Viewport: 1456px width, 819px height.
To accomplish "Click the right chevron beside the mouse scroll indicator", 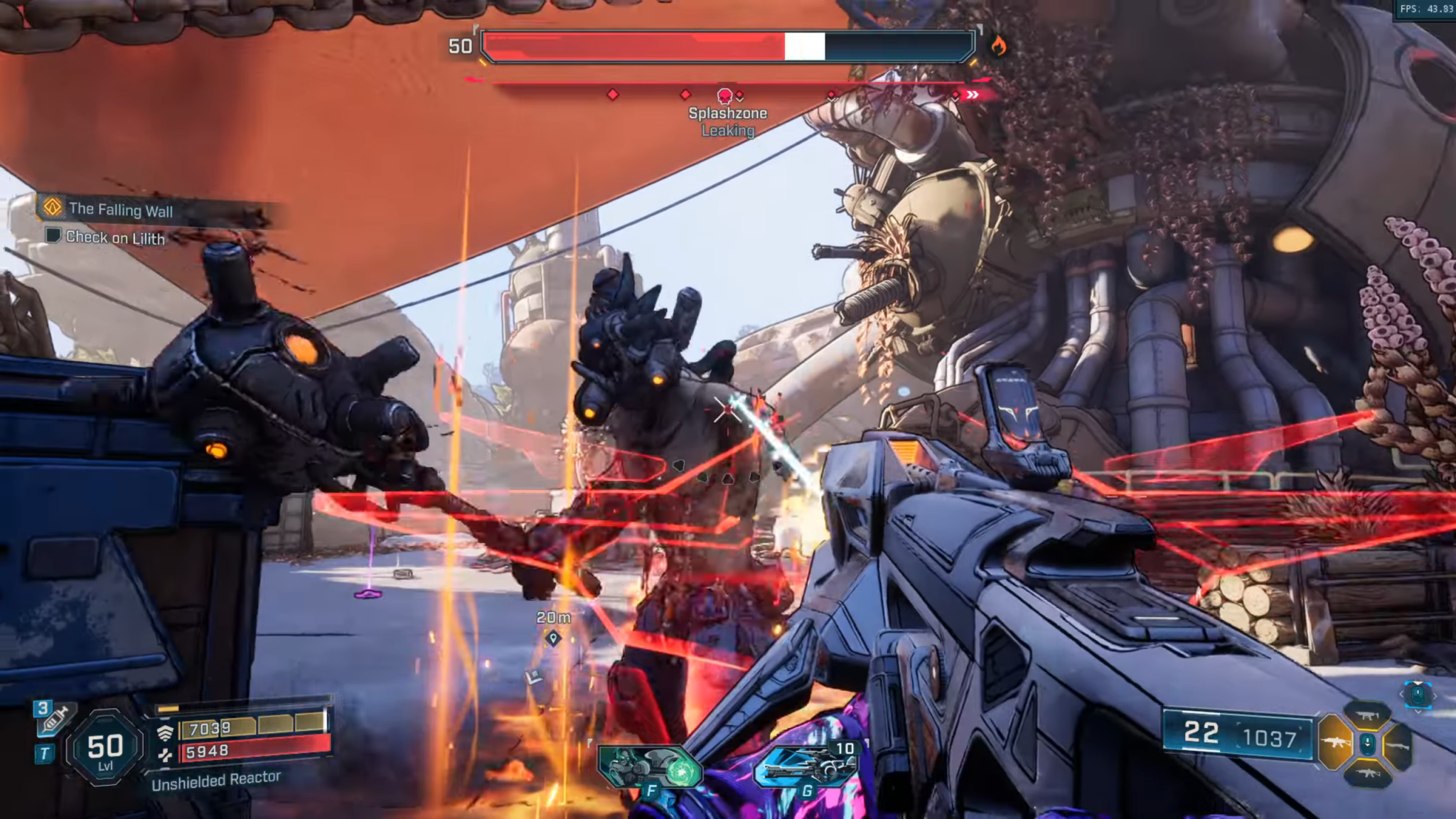I will 1435,696.
